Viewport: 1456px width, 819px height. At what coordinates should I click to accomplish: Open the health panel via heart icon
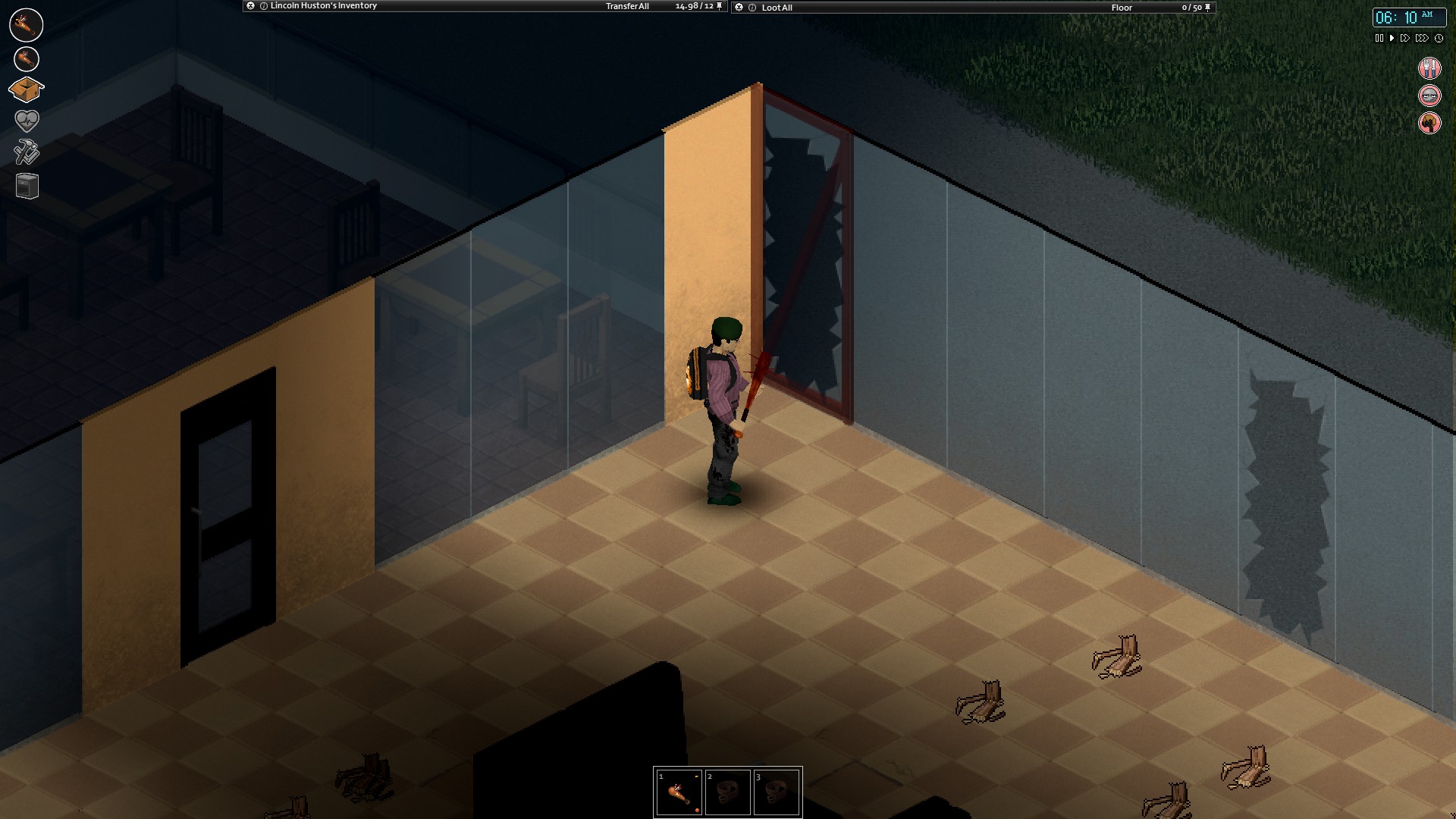[25, 120]
